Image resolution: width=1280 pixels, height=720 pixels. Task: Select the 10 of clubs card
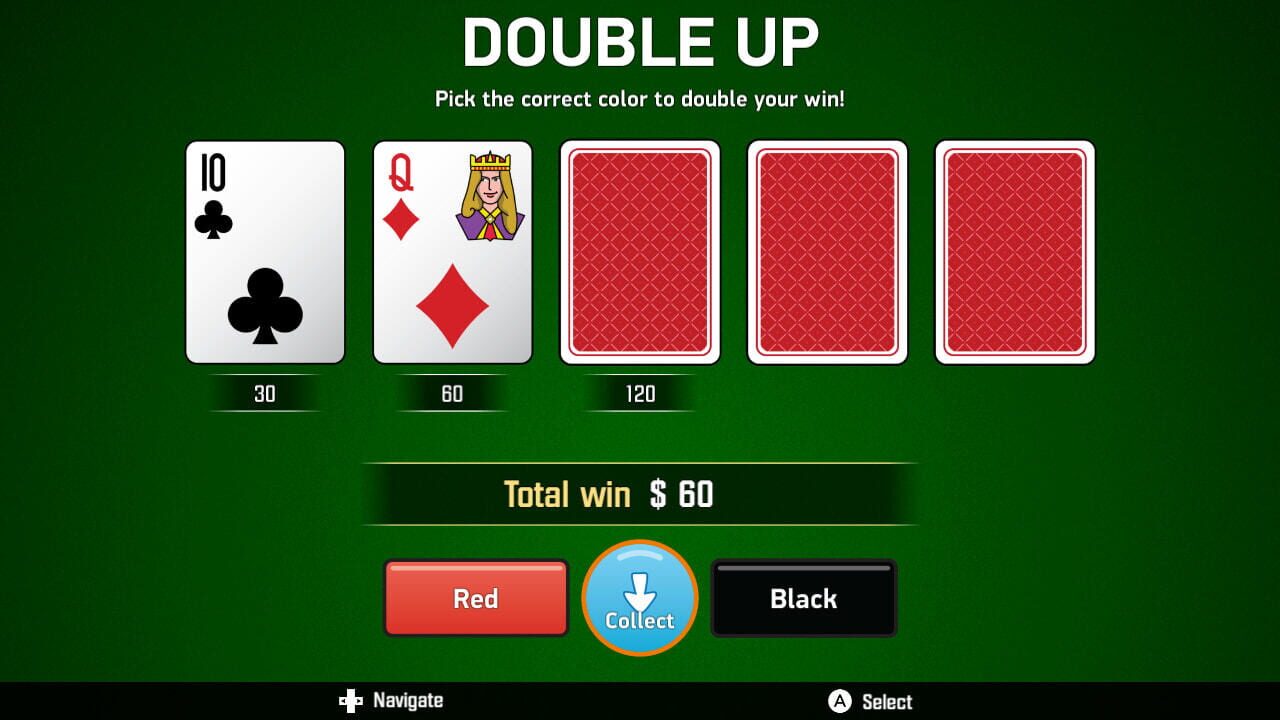click(264, 252)
